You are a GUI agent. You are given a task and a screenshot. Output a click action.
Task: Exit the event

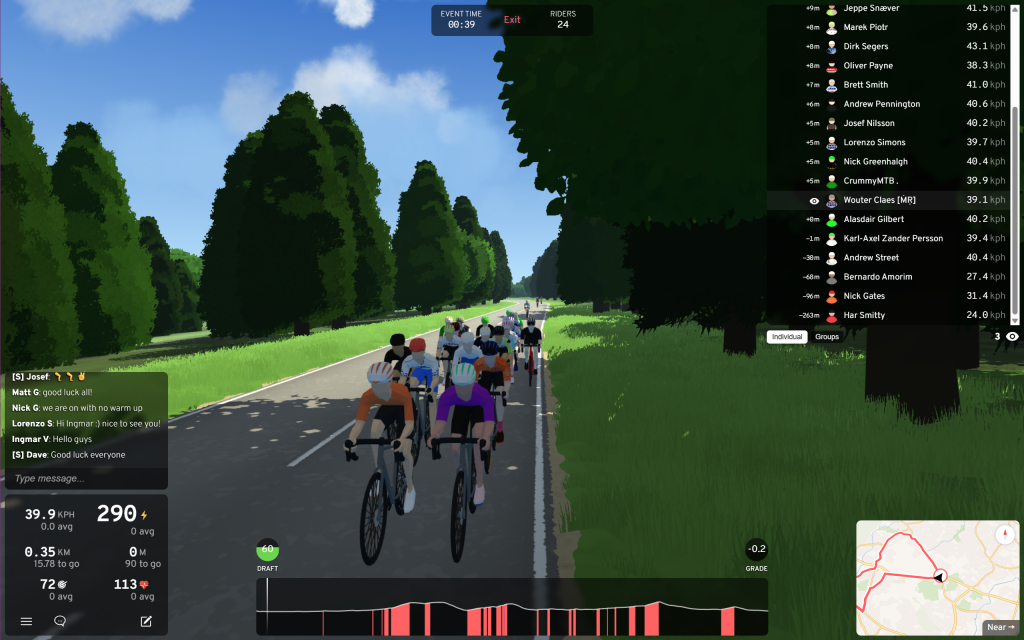point(512,20)
